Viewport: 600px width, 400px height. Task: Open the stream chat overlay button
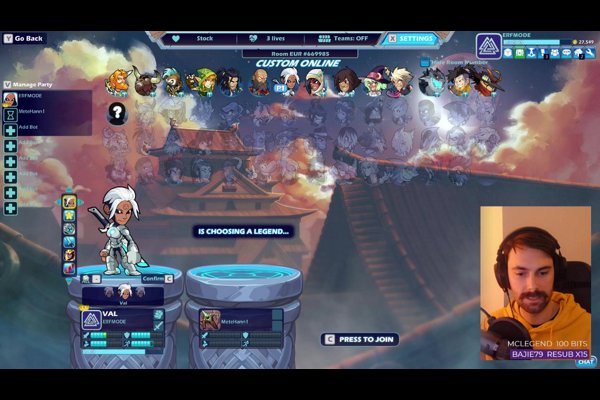point(586,361)
